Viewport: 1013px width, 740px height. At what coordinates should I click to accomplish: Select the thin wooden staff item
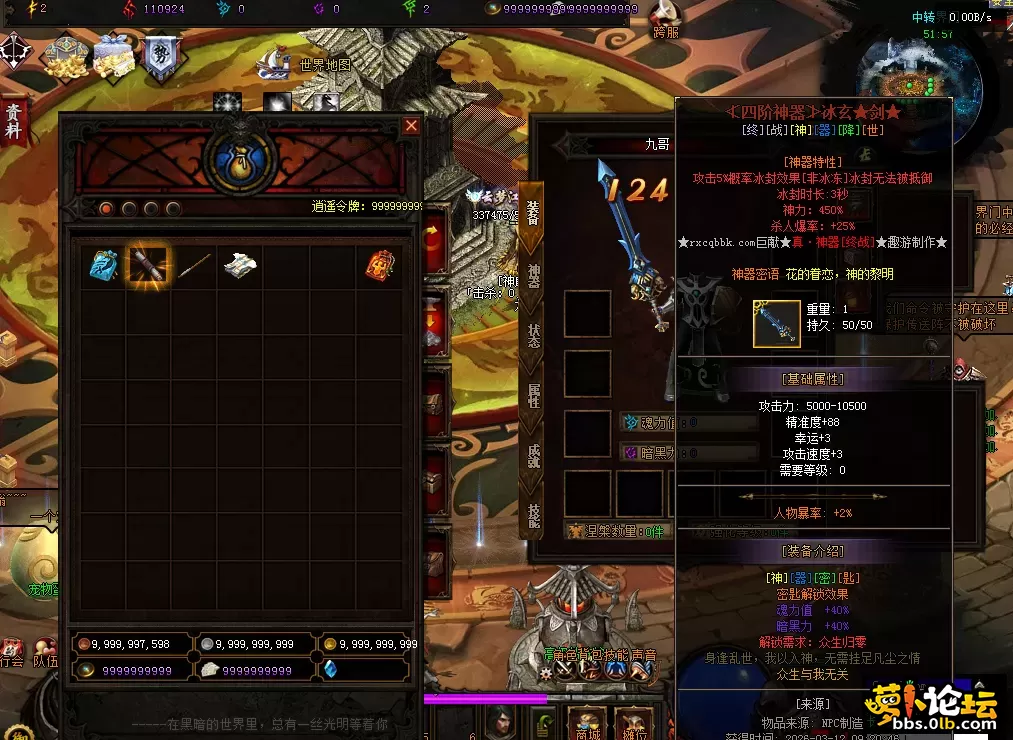pos(193,266)
